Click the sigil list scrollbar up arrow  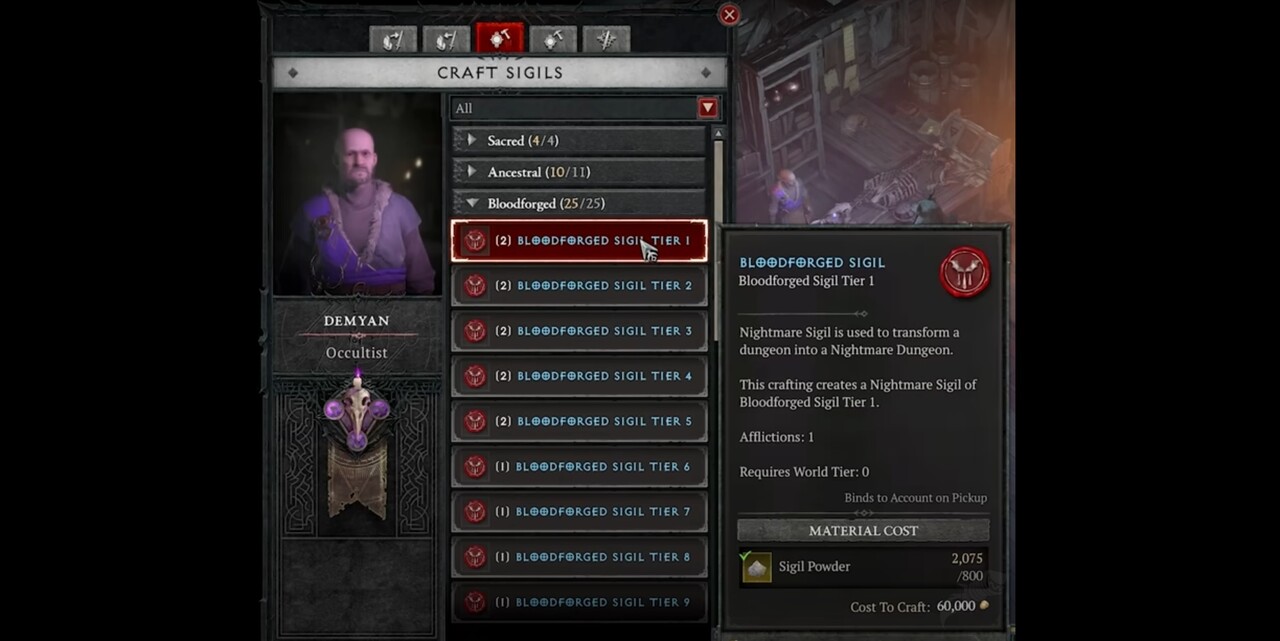(717, 133)
